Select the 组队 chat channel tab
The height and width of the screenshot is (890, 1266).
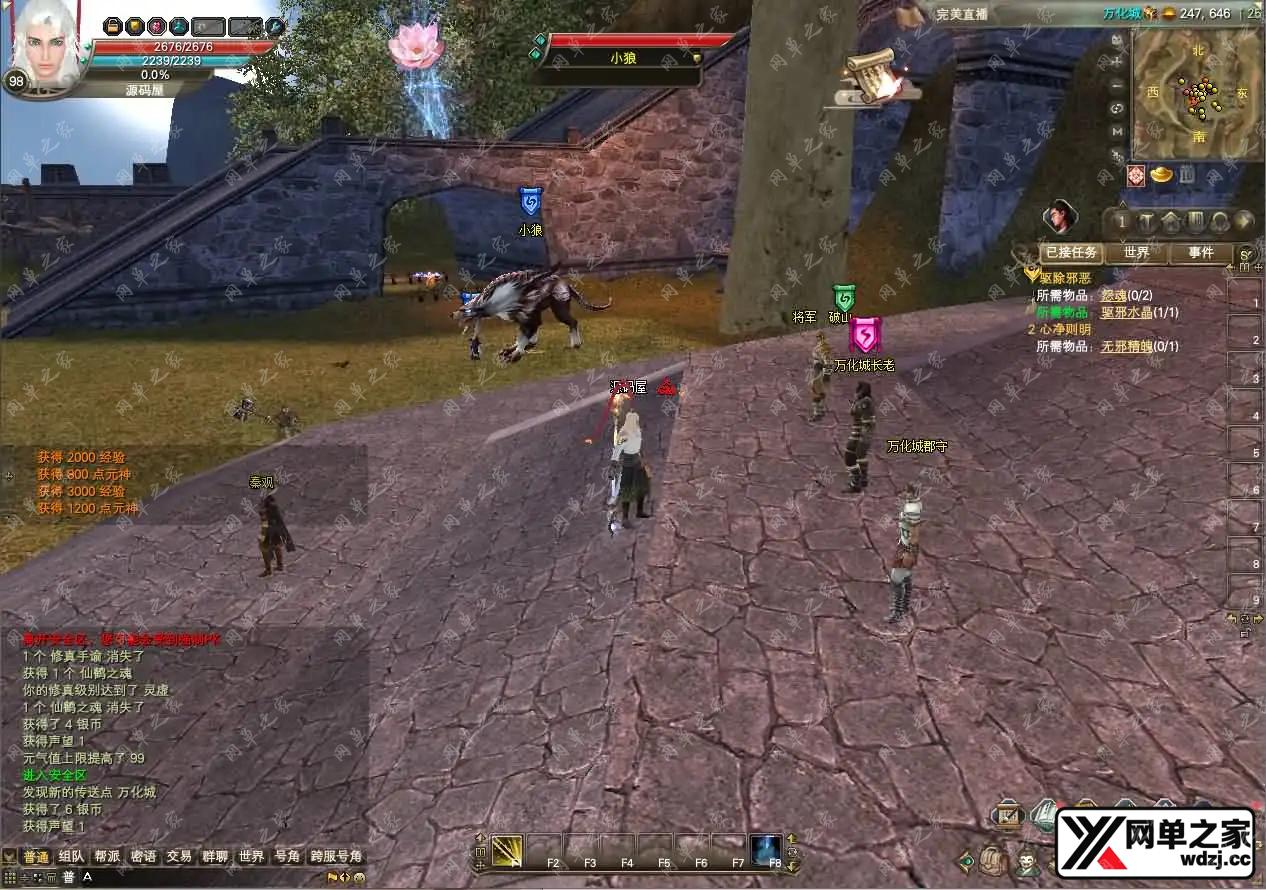coord(71,857)
